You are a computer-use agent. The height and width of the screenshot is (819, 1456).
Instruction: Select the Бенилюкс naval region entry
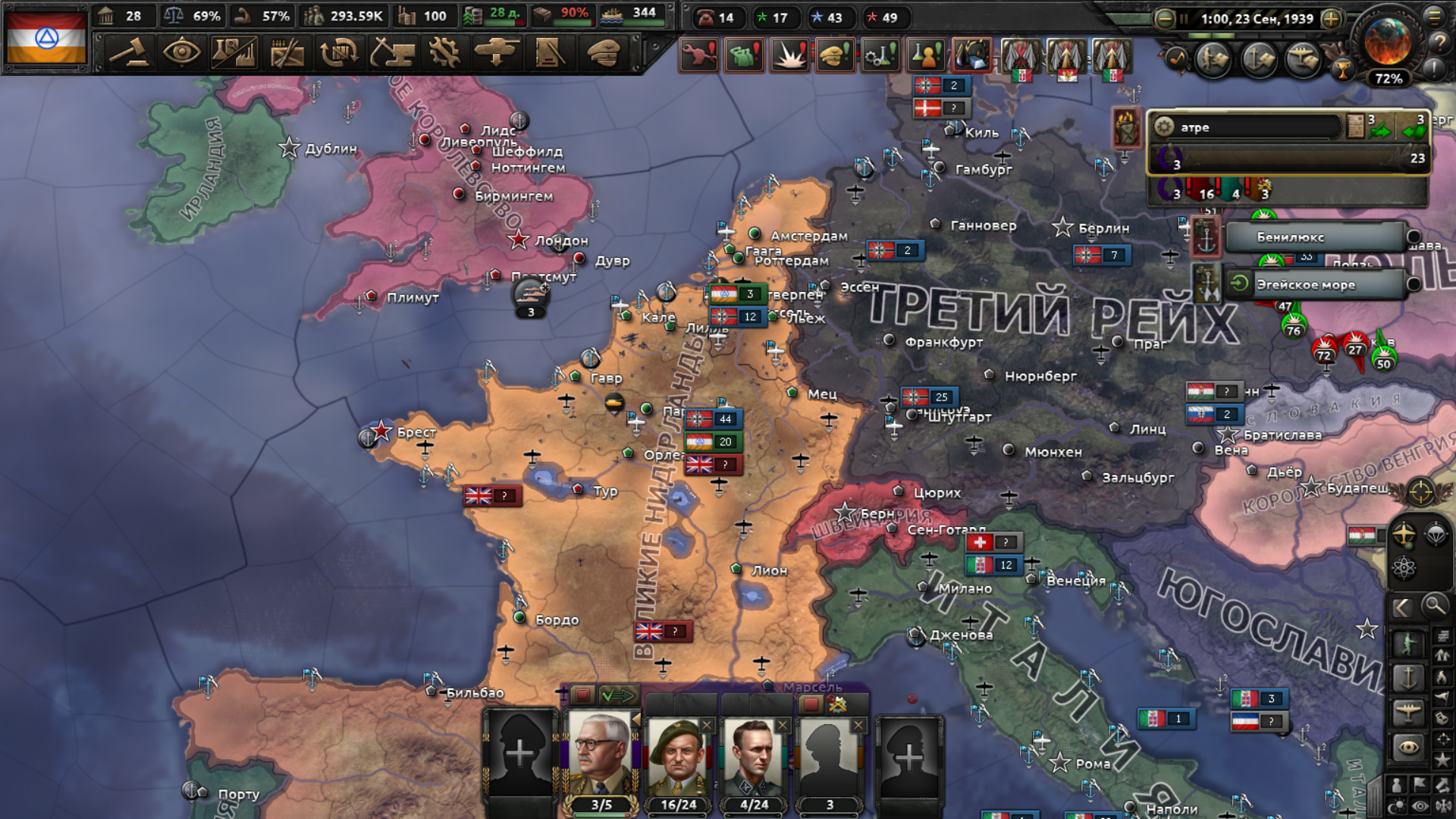tap(1316, 237)
